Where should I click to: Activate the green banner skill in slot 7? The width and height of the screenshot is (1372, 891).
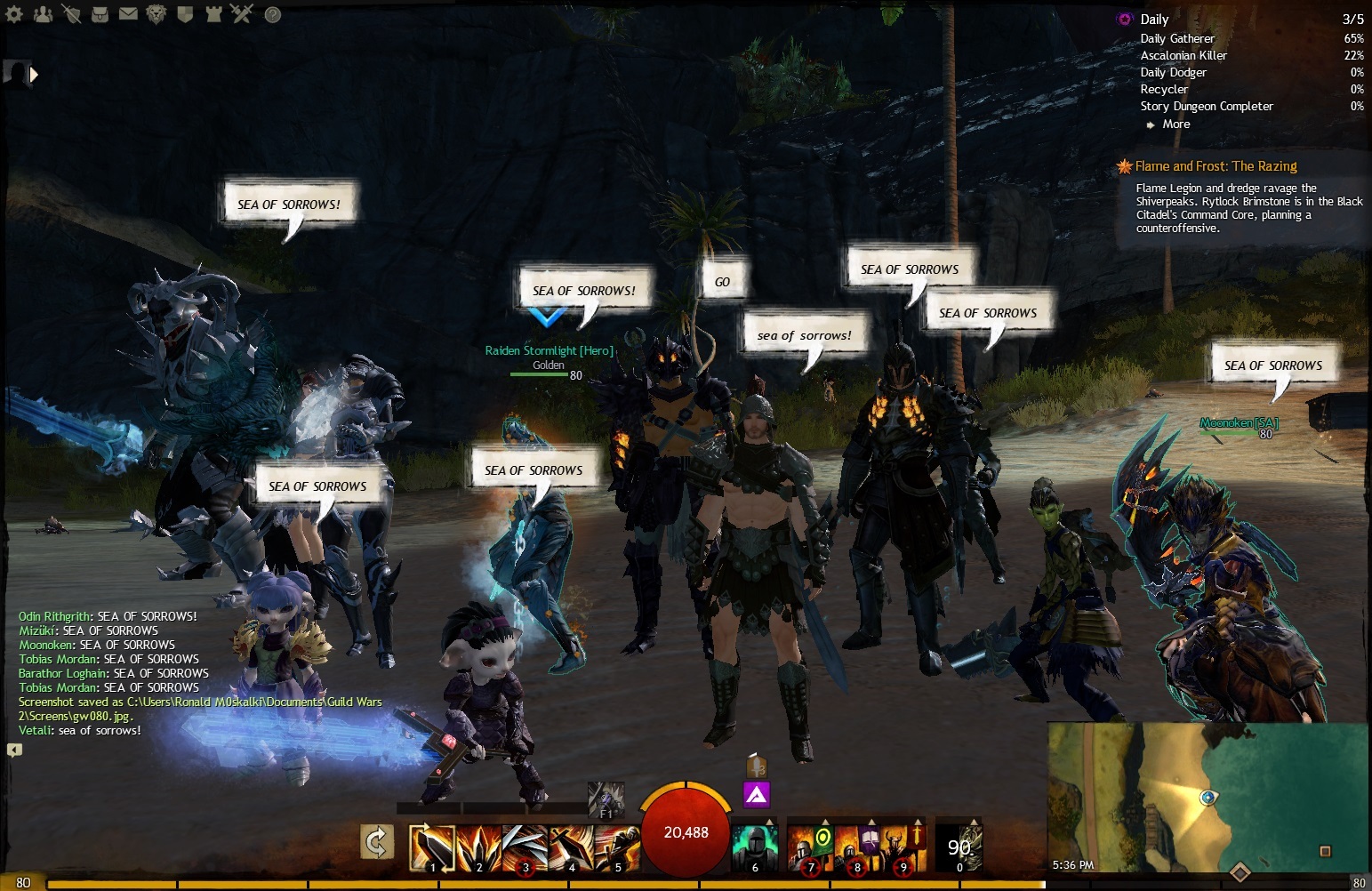[x=811, y=847]
